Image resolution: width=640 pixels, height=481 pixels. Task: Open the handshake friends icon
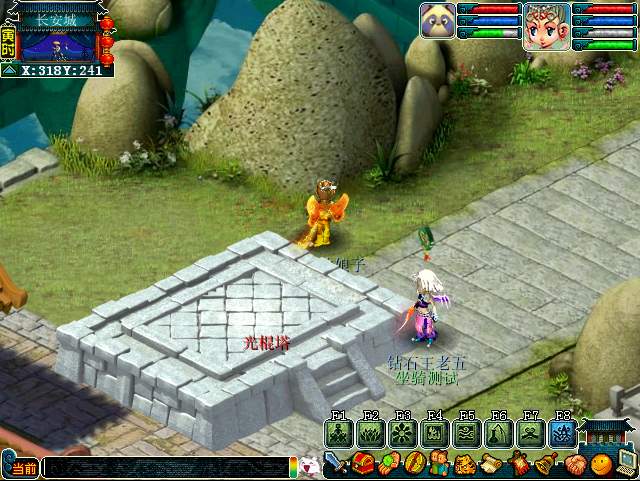[573, 464]
